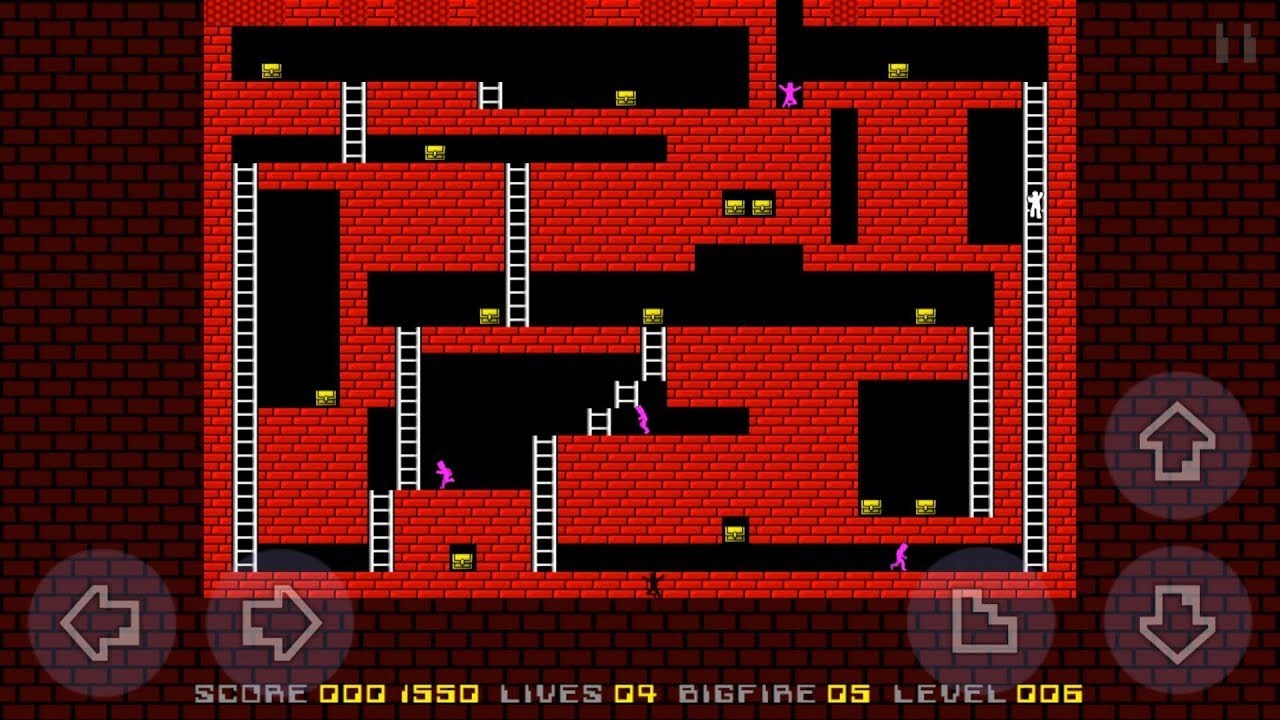Click the dark spider sprite at the bottom wall

pyautogui.click(x=651, y=585)
